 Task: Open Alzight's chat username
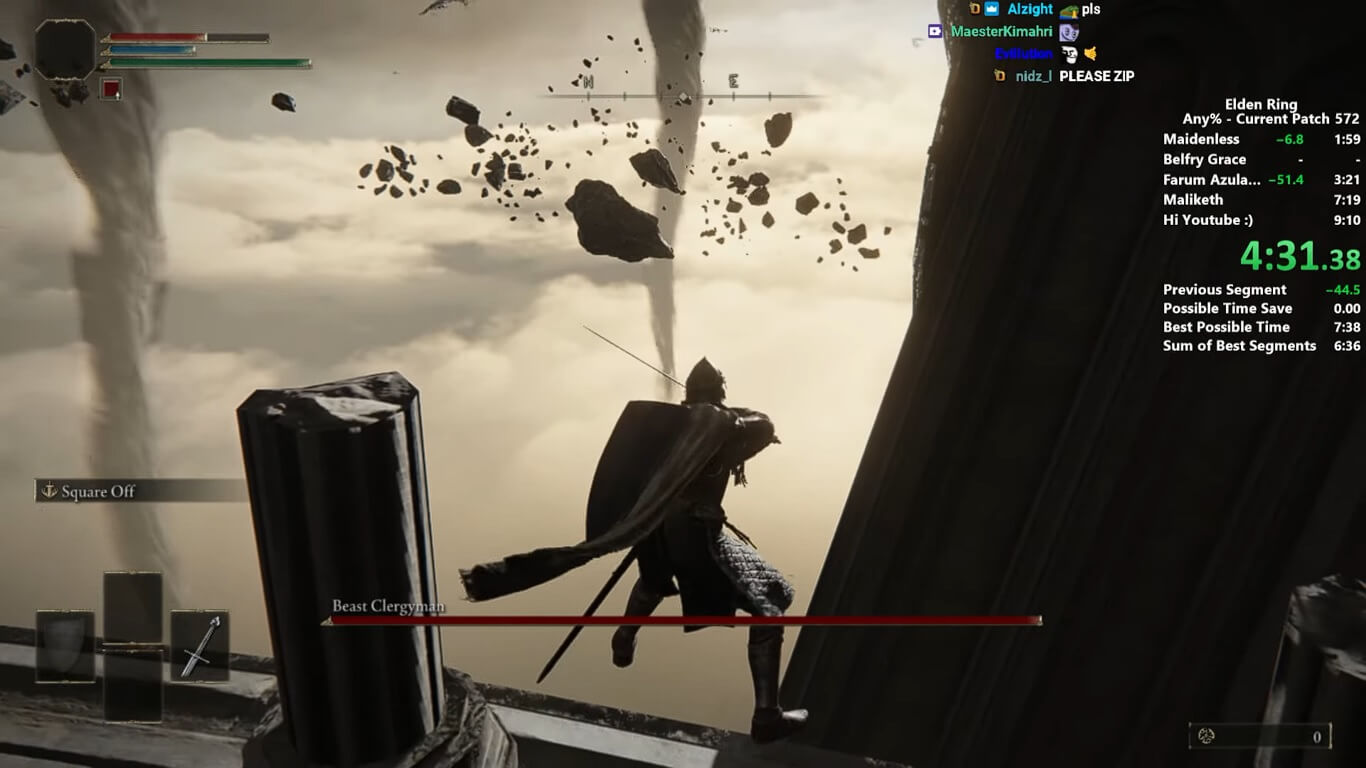pos(1030,9)
